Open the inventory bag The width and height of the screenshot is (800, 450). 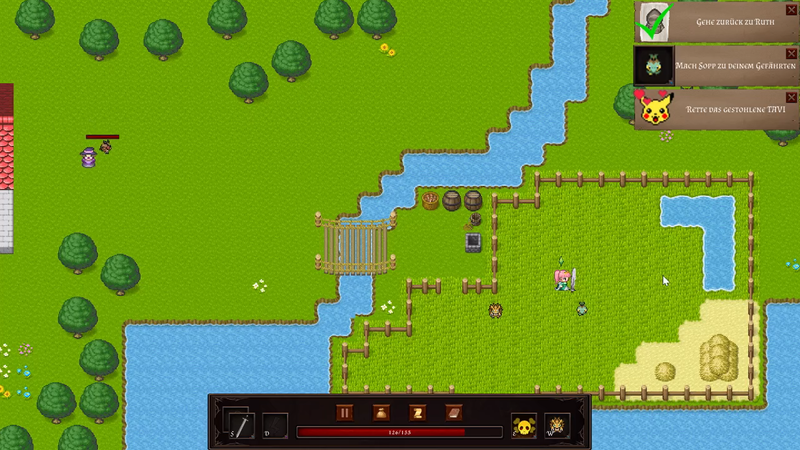pos(381,413)
